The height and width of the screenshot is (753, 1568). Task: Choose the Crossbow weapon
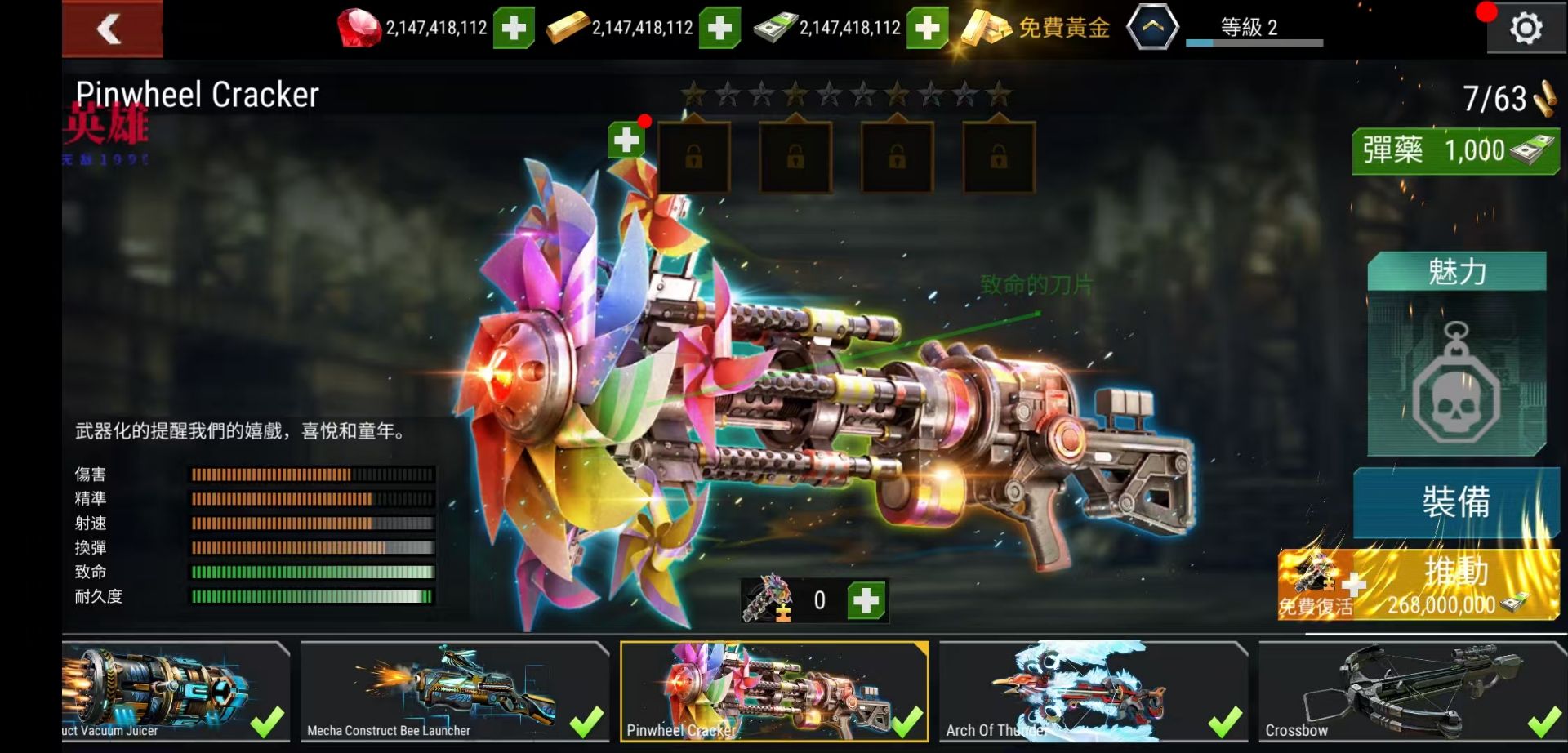coord(1411,691)
